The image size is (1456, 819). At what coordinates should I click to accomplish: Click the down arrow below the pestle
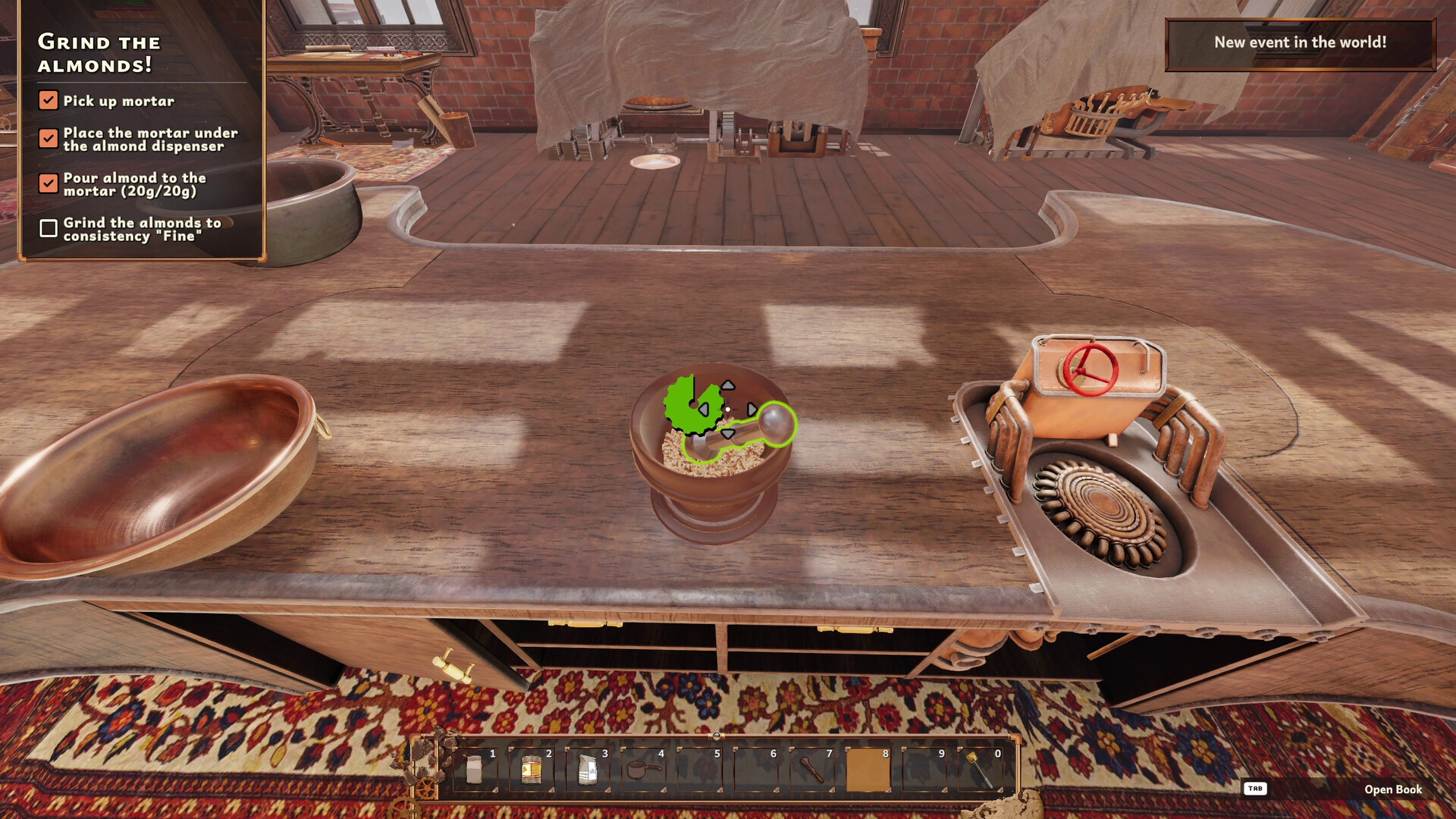729,434
